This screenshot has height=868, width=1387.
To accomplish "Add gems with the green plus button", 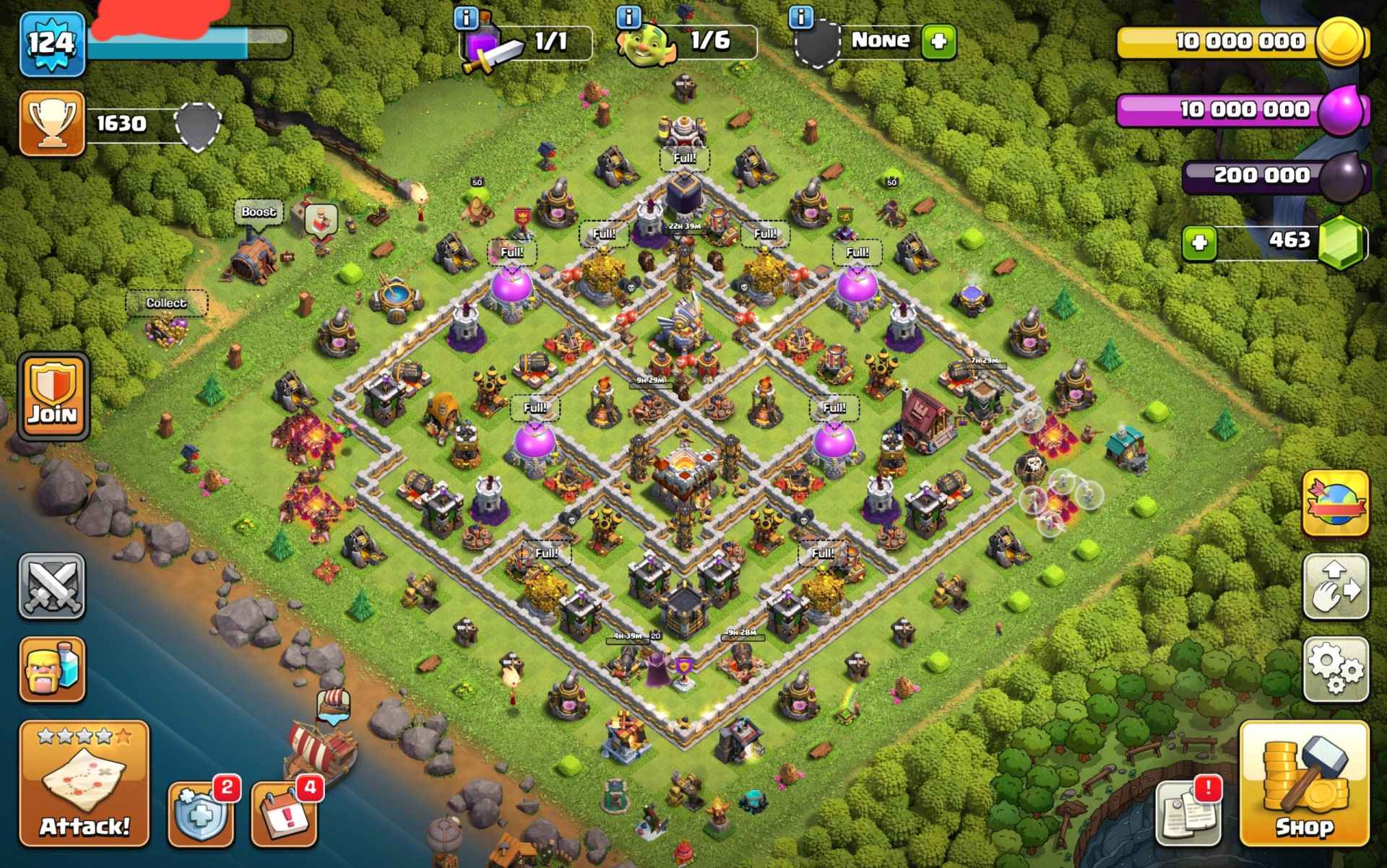I will (x=1200, y=242).
